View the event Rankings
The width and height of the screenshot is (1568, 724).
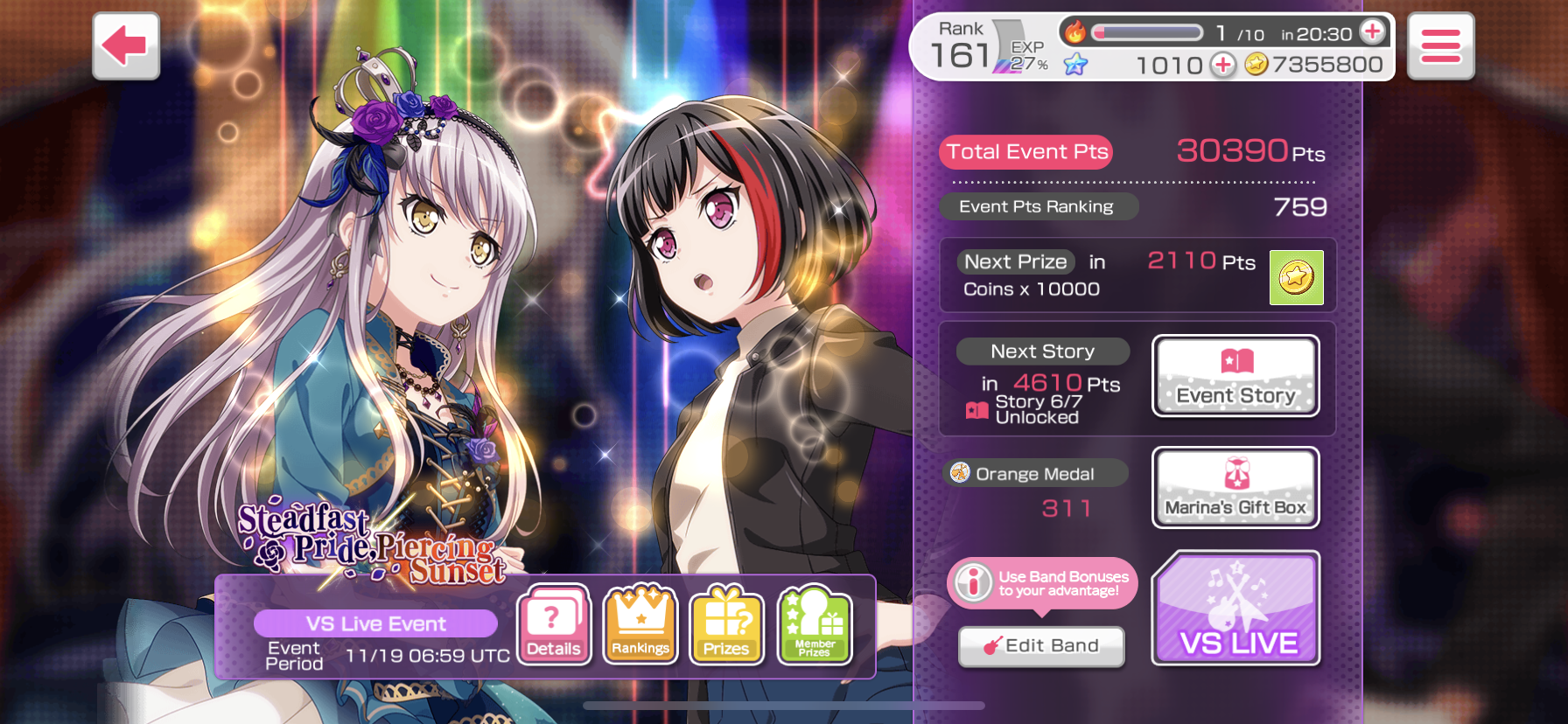tap(640, 624)
